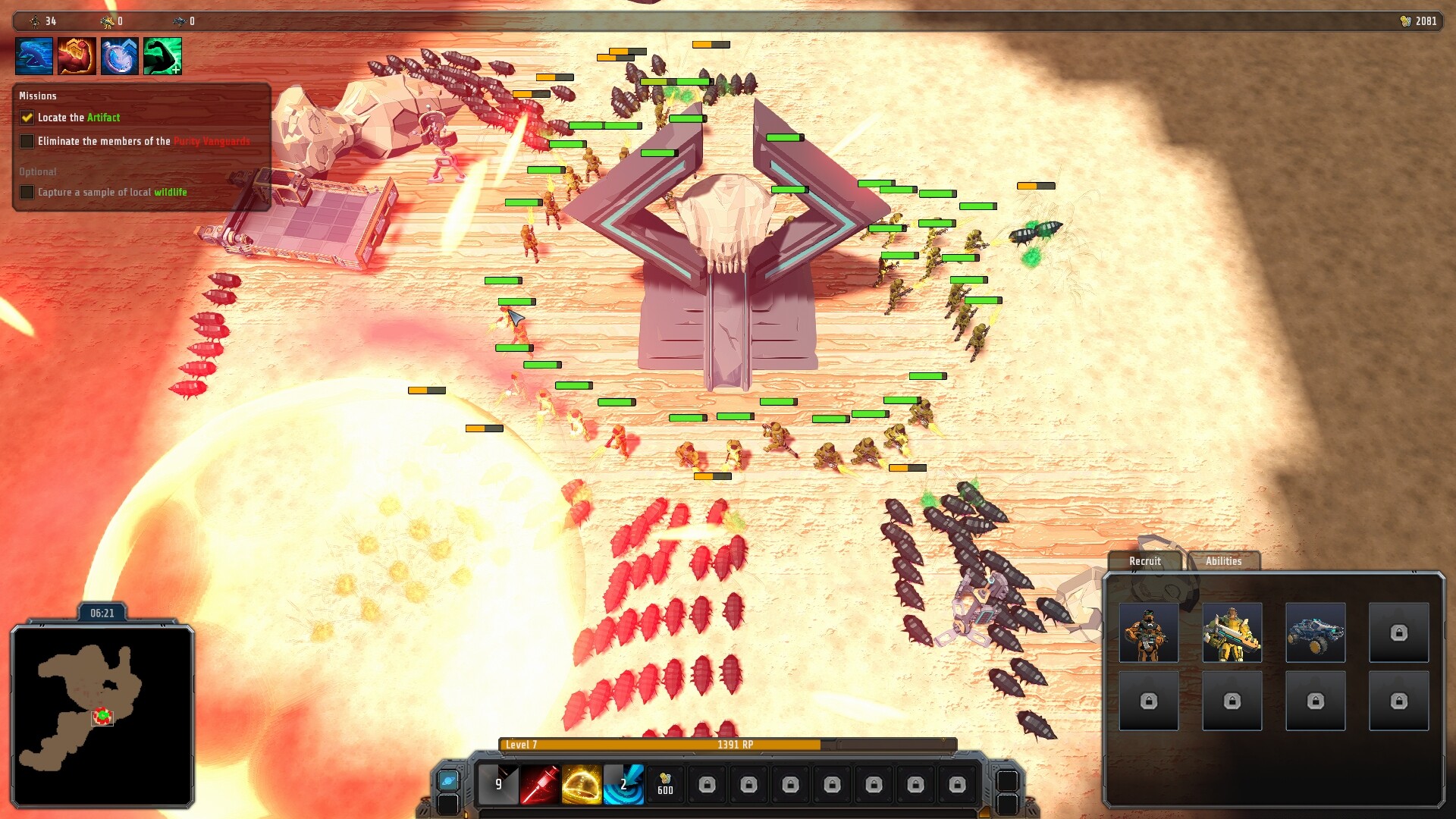Image resolution: width=1456 pixels, height=819 pixels.
Task: Activate the golden orb ability in the hotbar
Action: pos(582,784)
